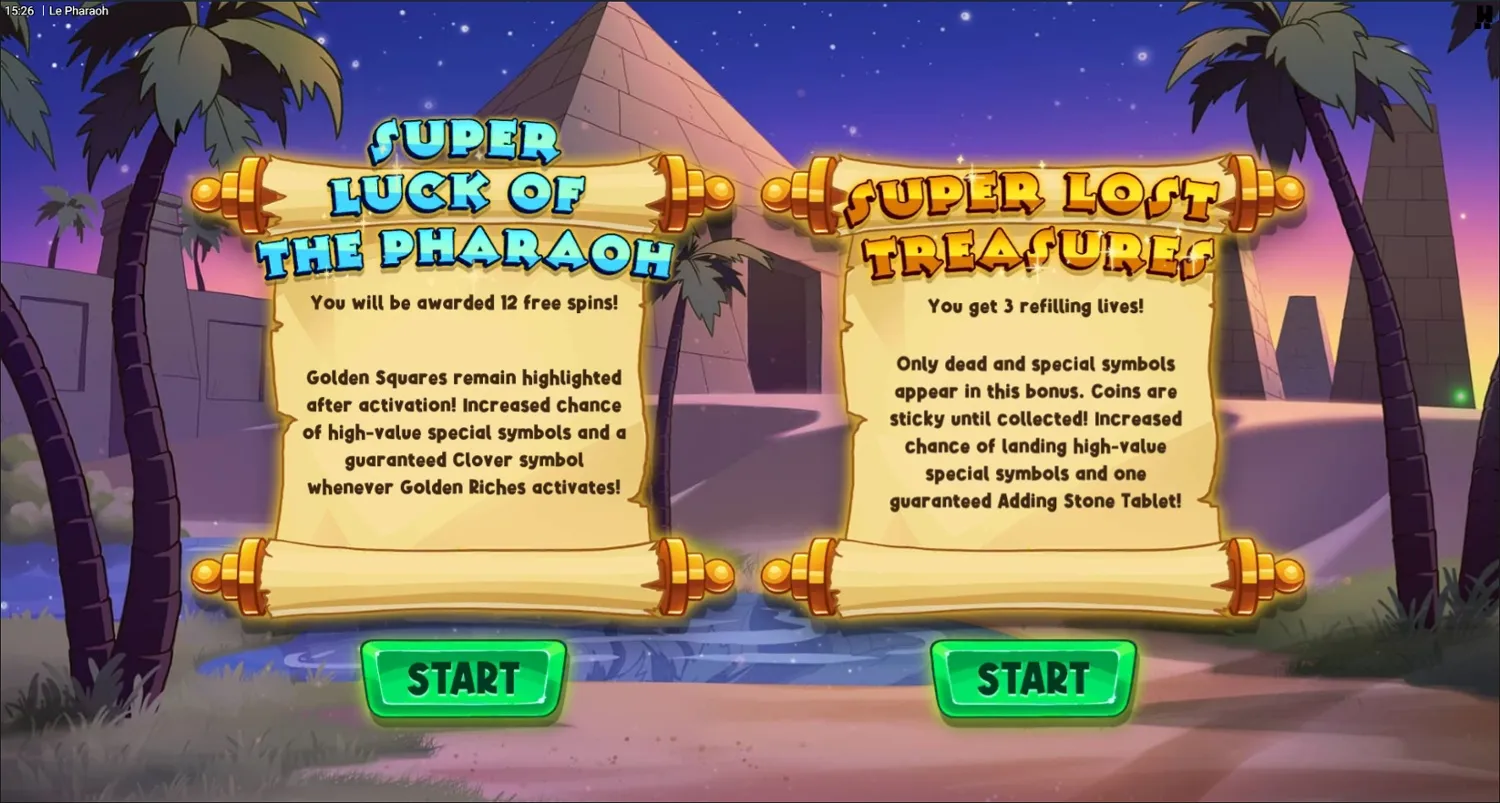Select the top navigation bar
This screenshot has height=803, width=1500.
pos(750,10)
